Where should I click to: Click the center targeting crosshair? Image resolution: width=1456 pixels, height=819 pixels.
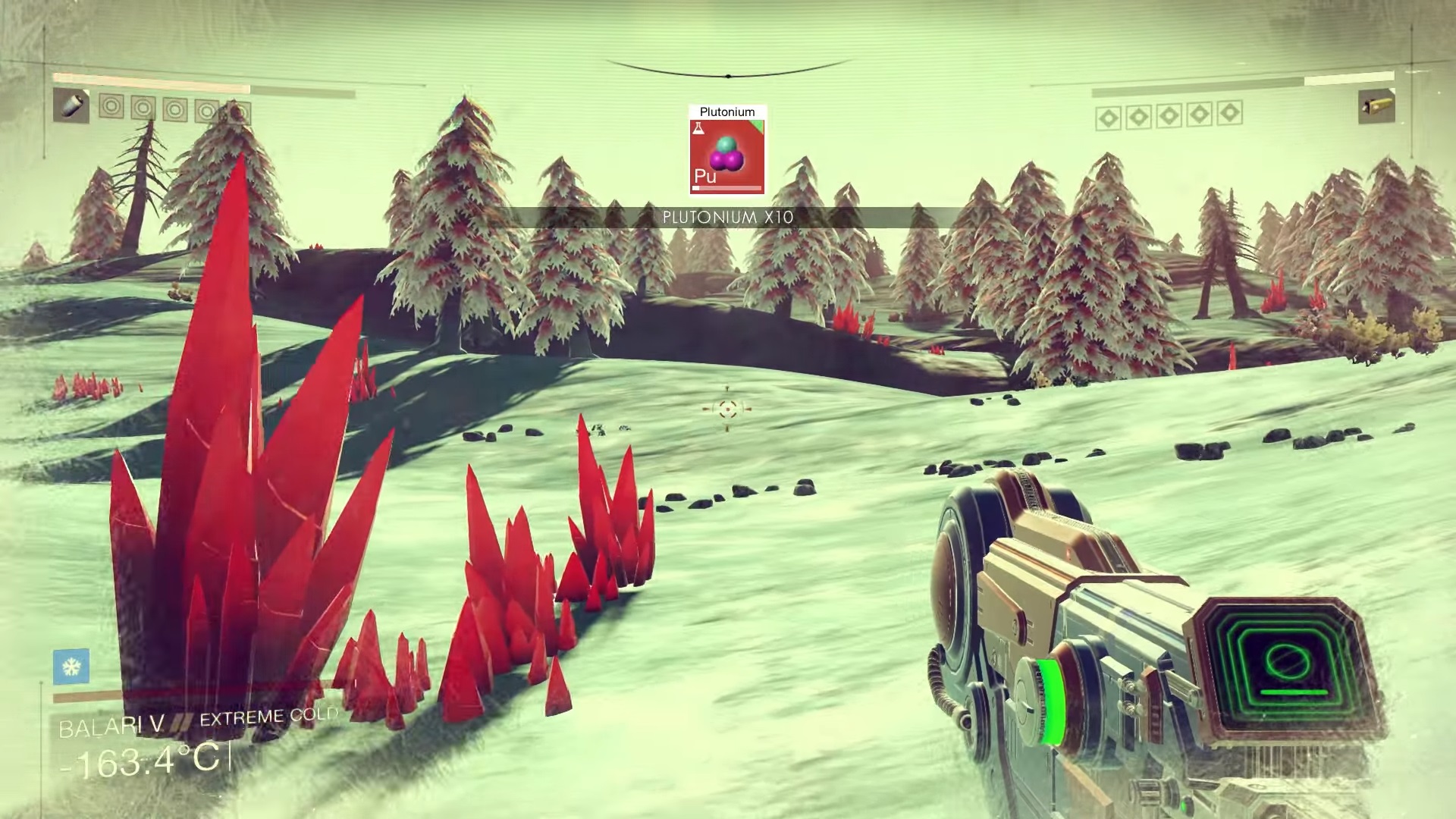[x=726, y=409]
